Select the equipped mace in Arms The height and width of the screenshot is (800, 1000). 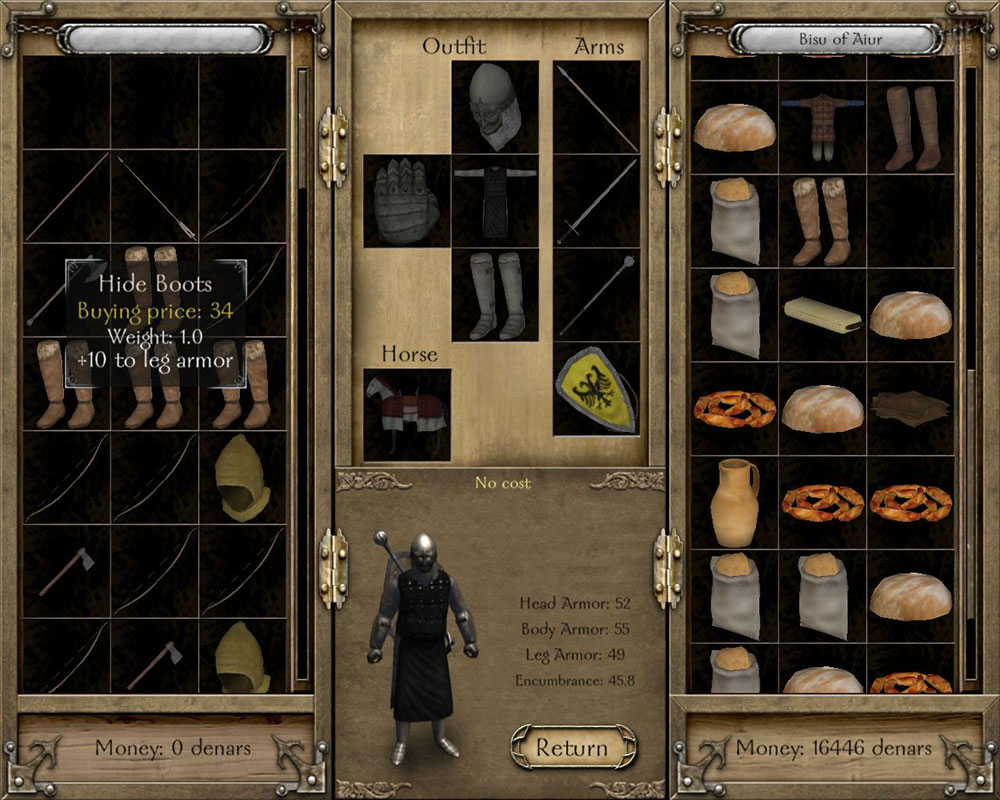point(597,294)
